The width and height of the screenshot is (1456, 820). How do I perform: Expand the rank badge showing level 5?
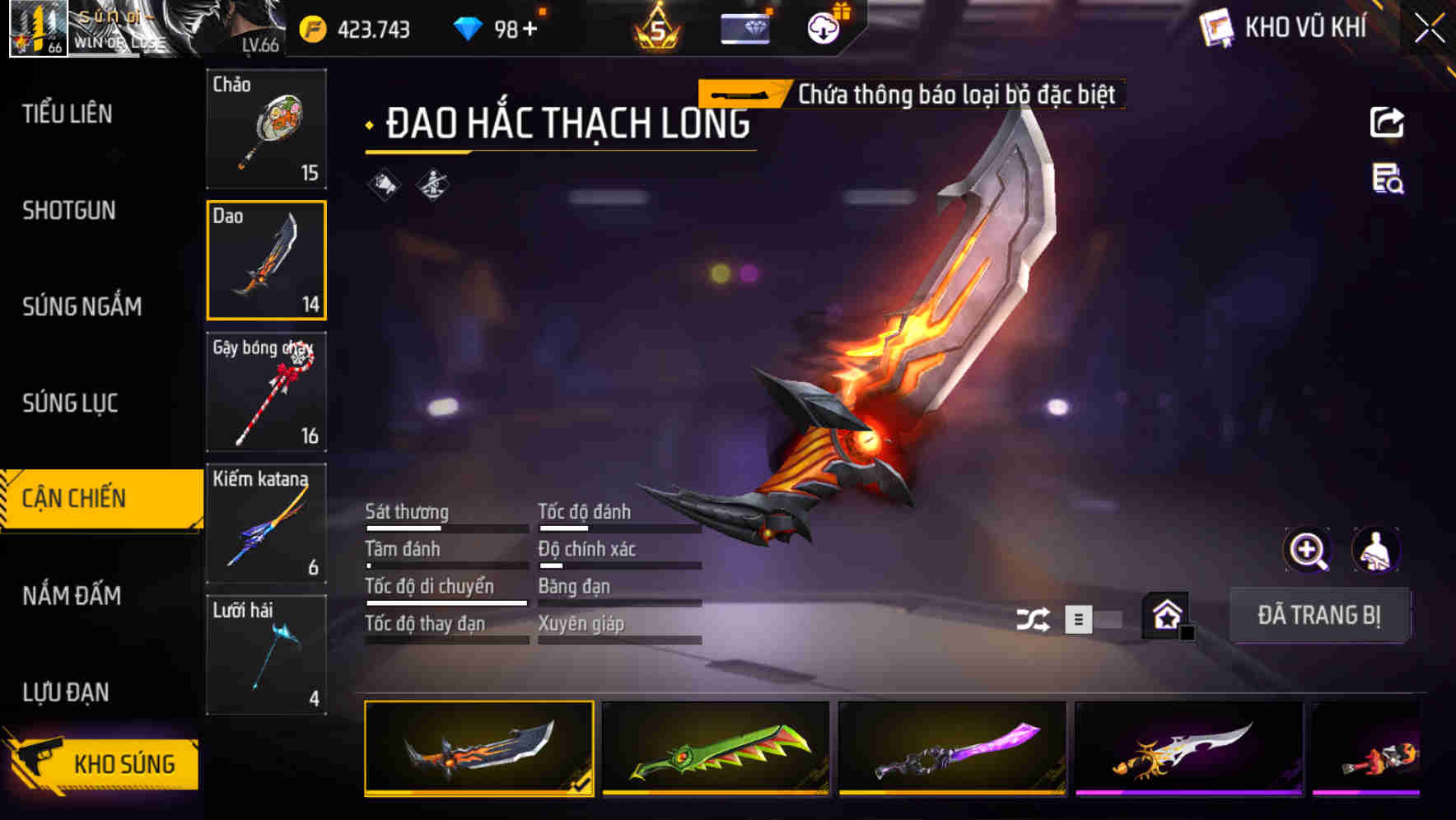(655, 27)
